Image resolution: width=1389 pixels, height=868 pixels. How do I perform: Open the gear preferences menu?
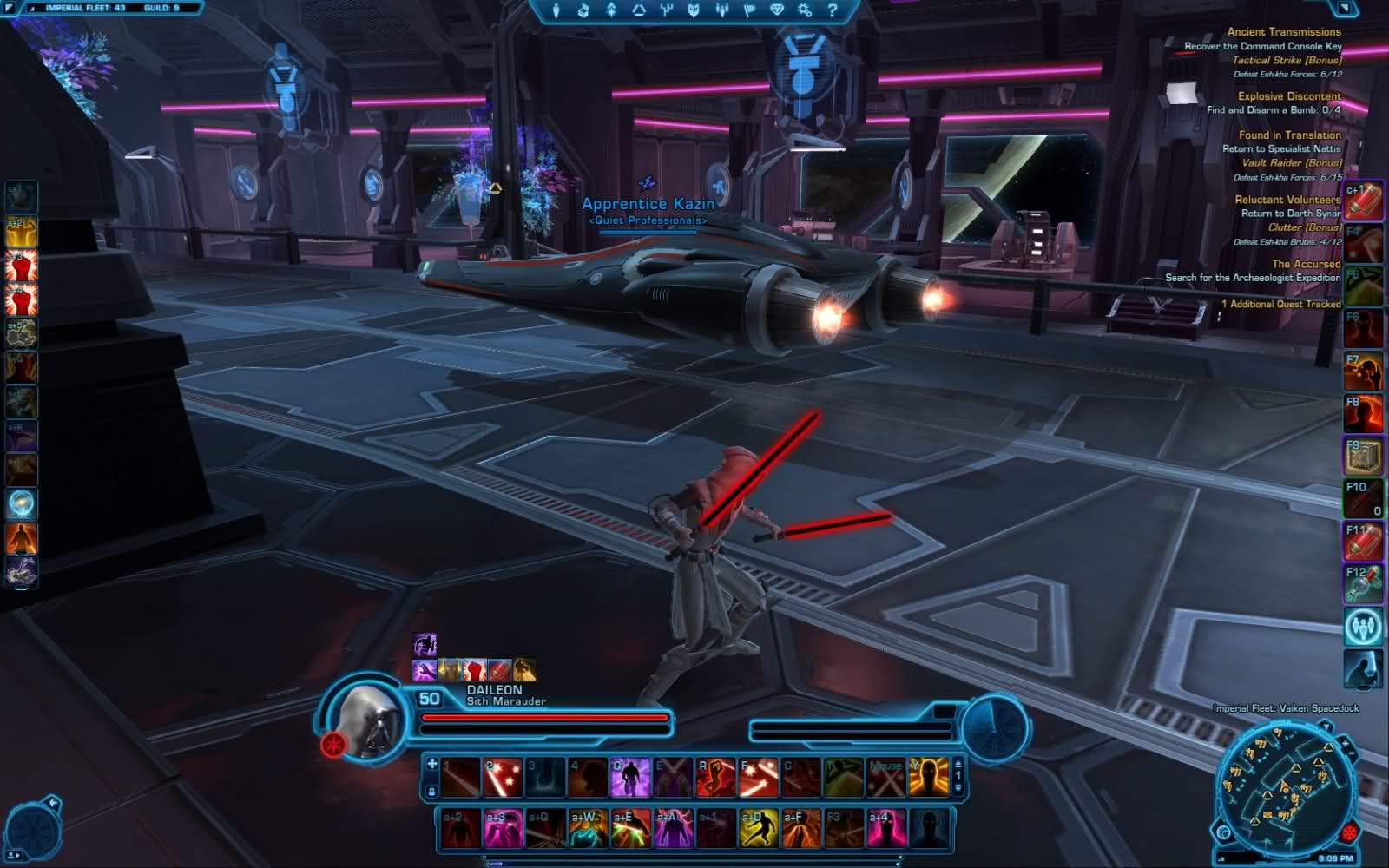click(x=805, y=10)
